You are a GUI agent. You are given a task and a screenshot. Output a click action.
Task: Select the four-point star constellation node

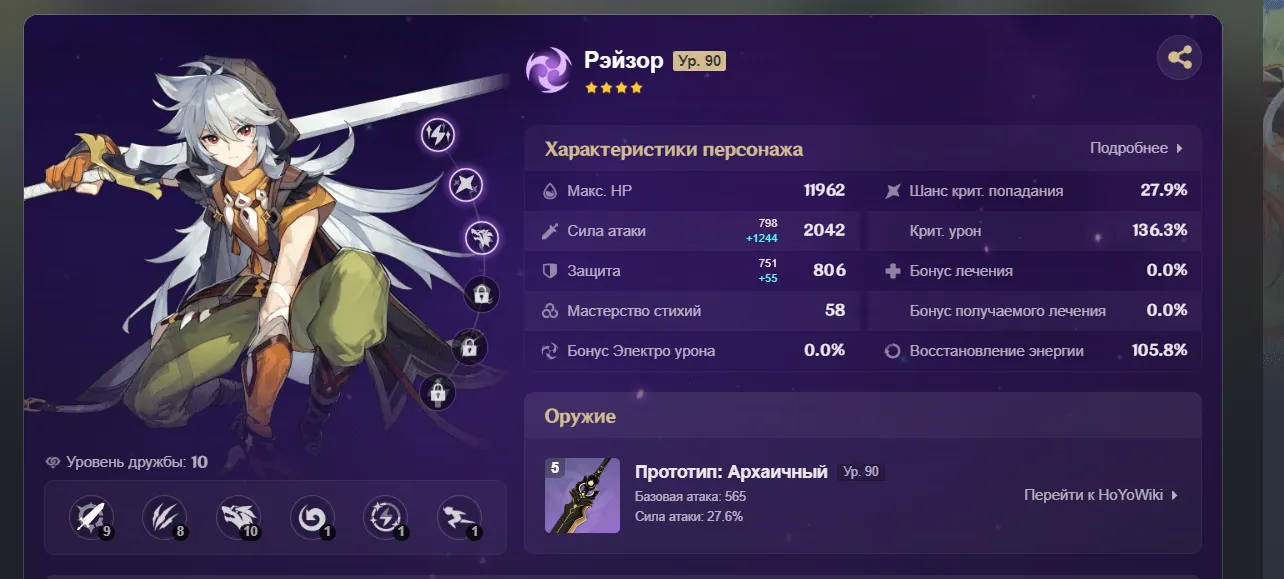point(466,184)
